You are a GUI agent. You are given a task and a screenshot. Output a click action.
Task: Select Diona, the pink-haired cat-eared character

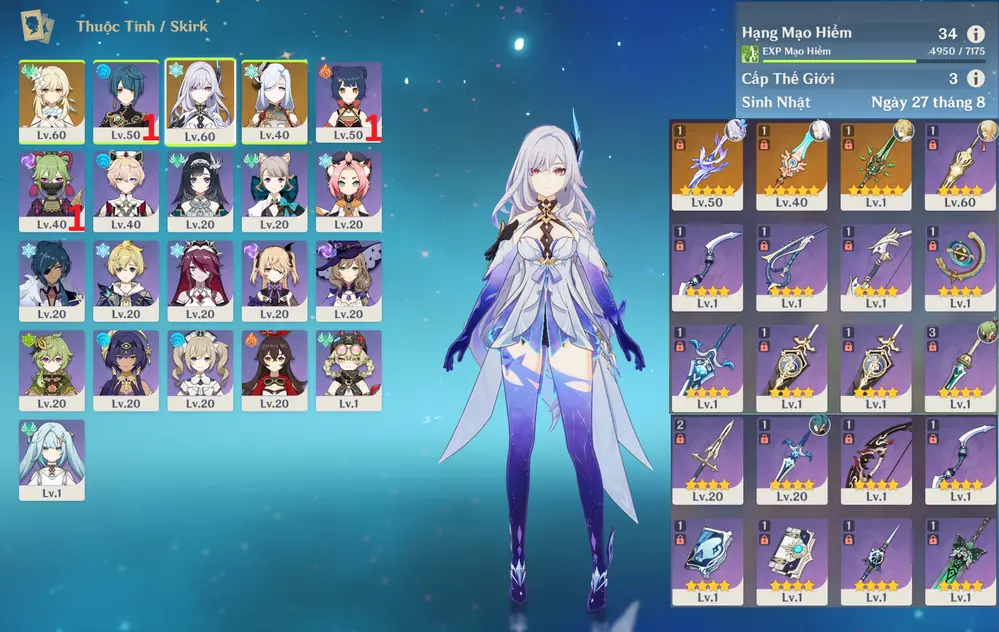[x=348, y=191]
